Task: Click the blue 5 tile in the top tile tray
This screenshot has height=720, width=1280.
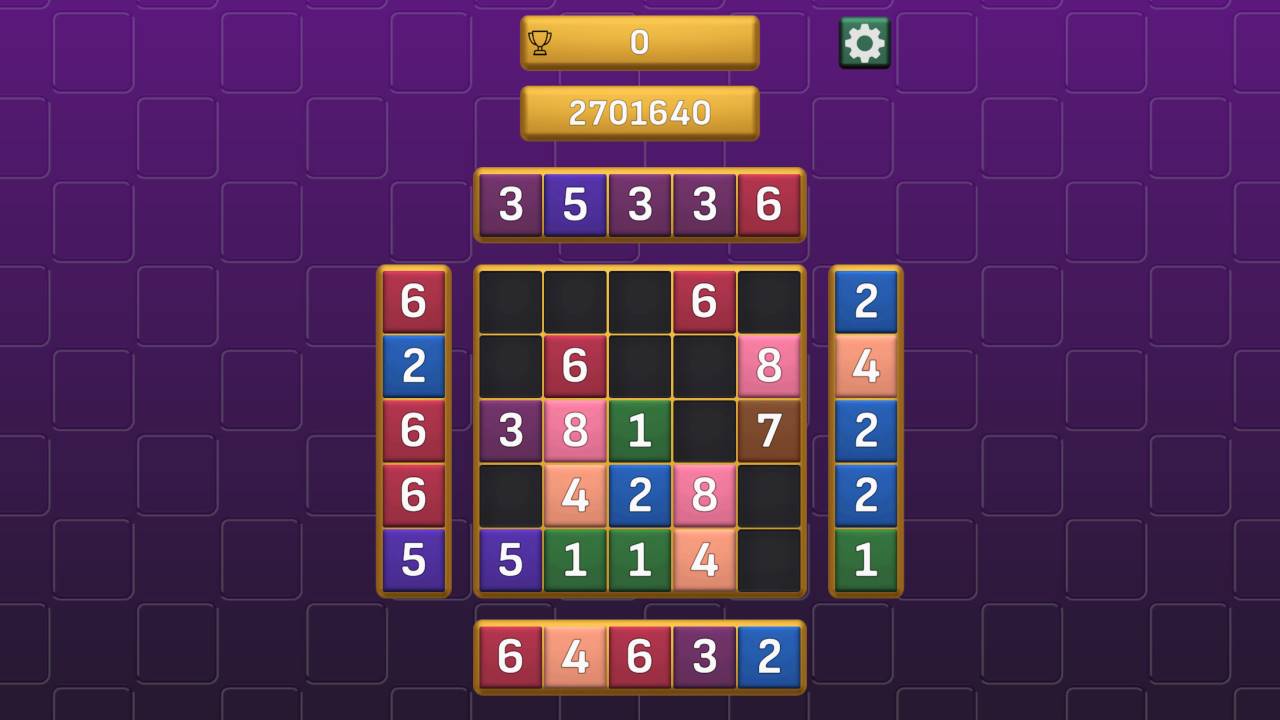Action: (575, 206)
